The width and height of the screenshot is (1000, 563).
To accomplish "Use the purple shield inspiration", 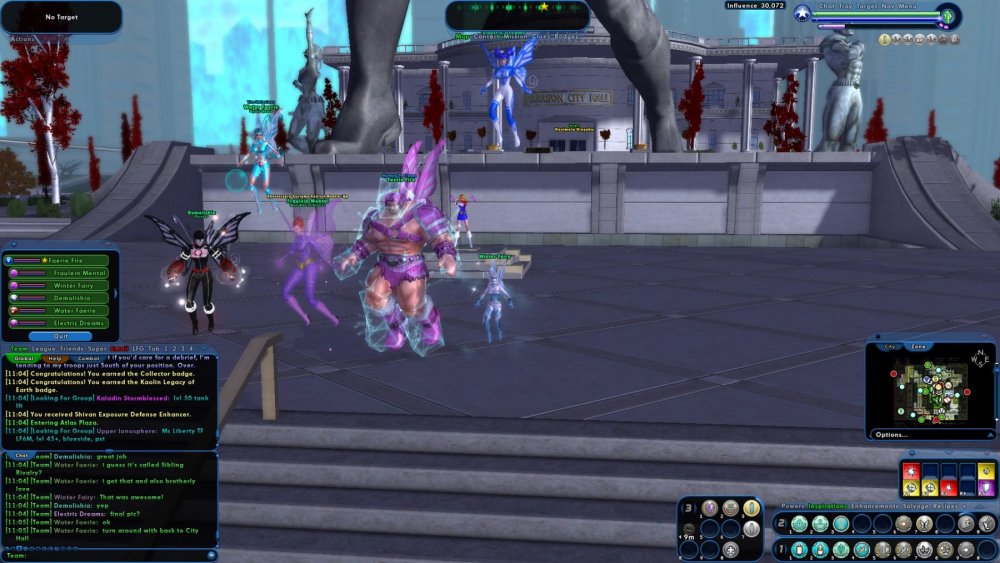I will pos(986,489).
